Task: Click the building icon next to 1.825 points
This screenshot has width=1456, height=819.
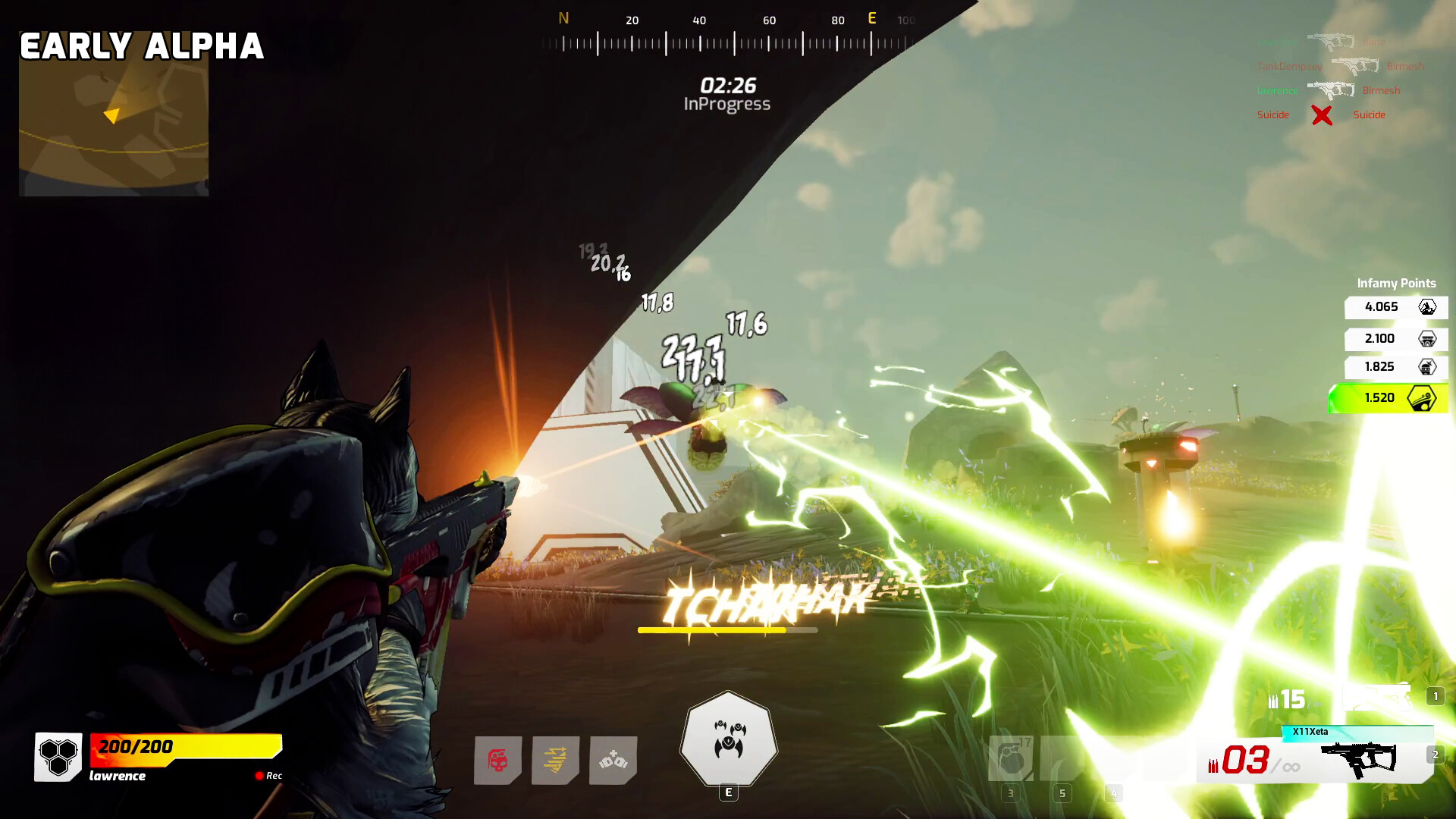Action: click(x=1427, y=368)
